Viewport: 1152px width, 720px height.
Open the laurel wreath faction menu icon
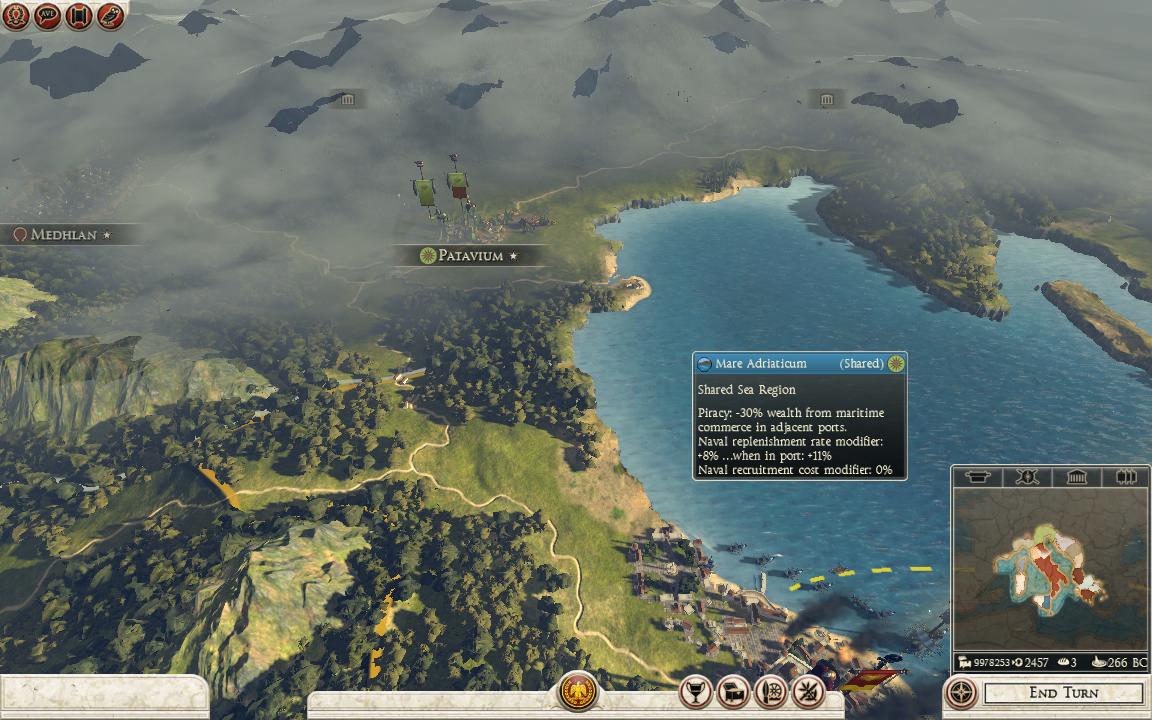15,15
